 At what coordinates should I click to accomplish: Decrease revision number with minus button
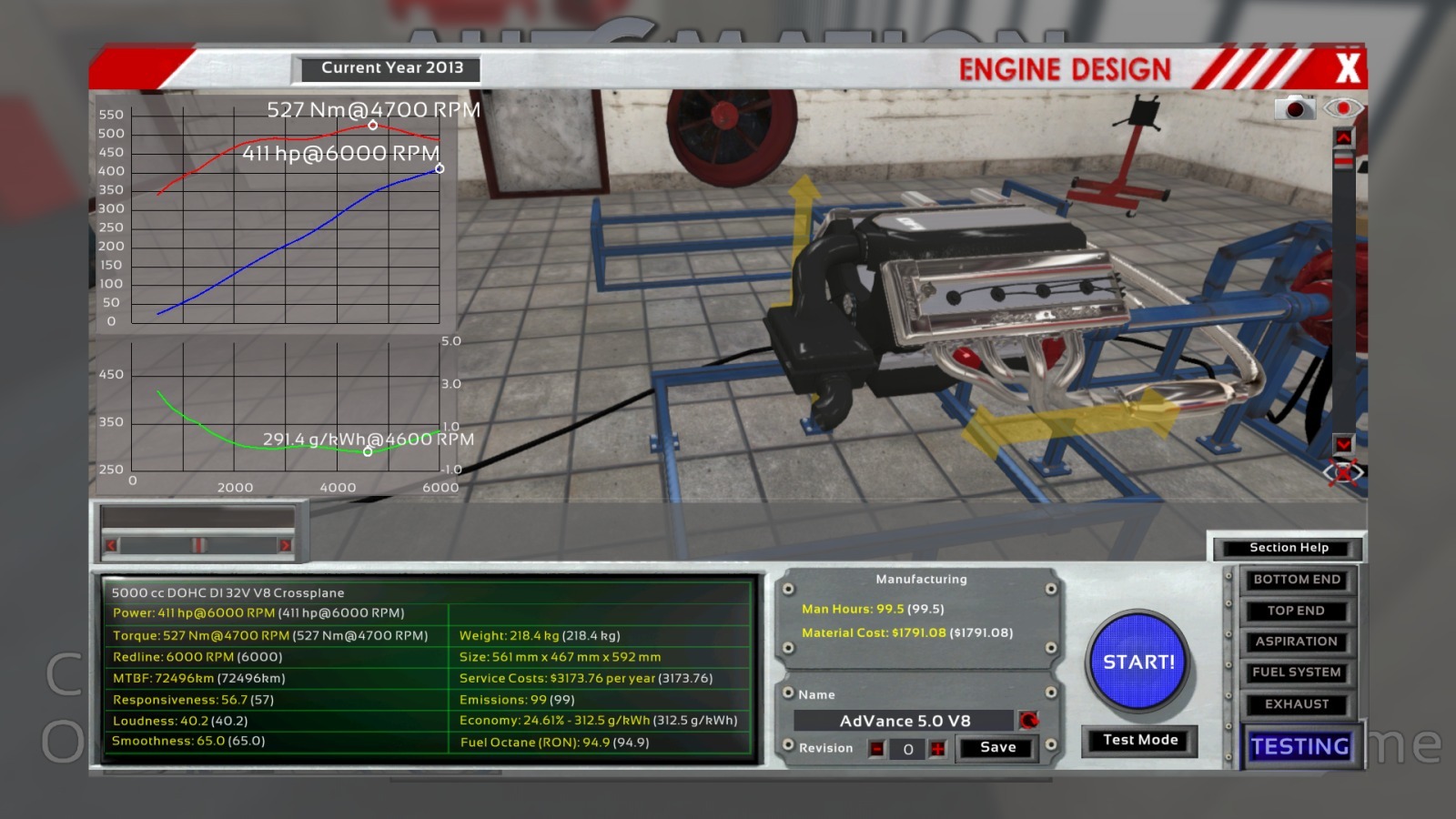click(876, 749)
